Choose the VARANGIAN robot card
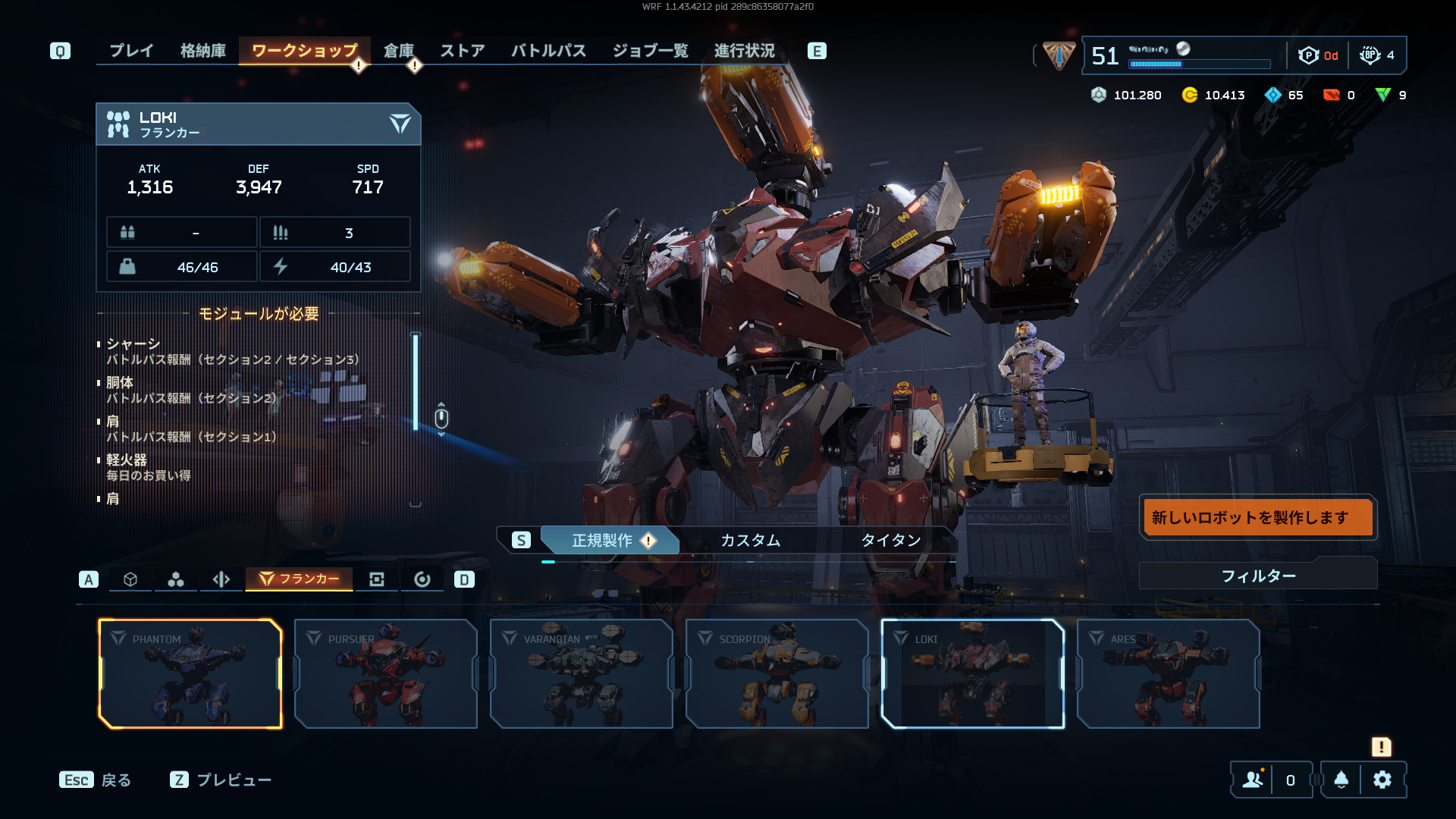Screen dimensions: 1456x819 tap(582, 673)
